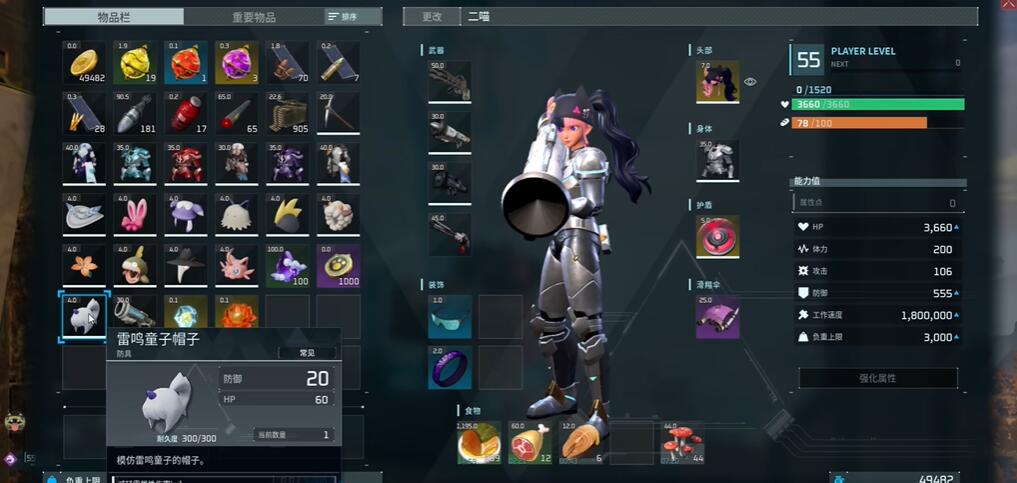
Task: Select the equipped head slot hat
Action: point(717,81)
